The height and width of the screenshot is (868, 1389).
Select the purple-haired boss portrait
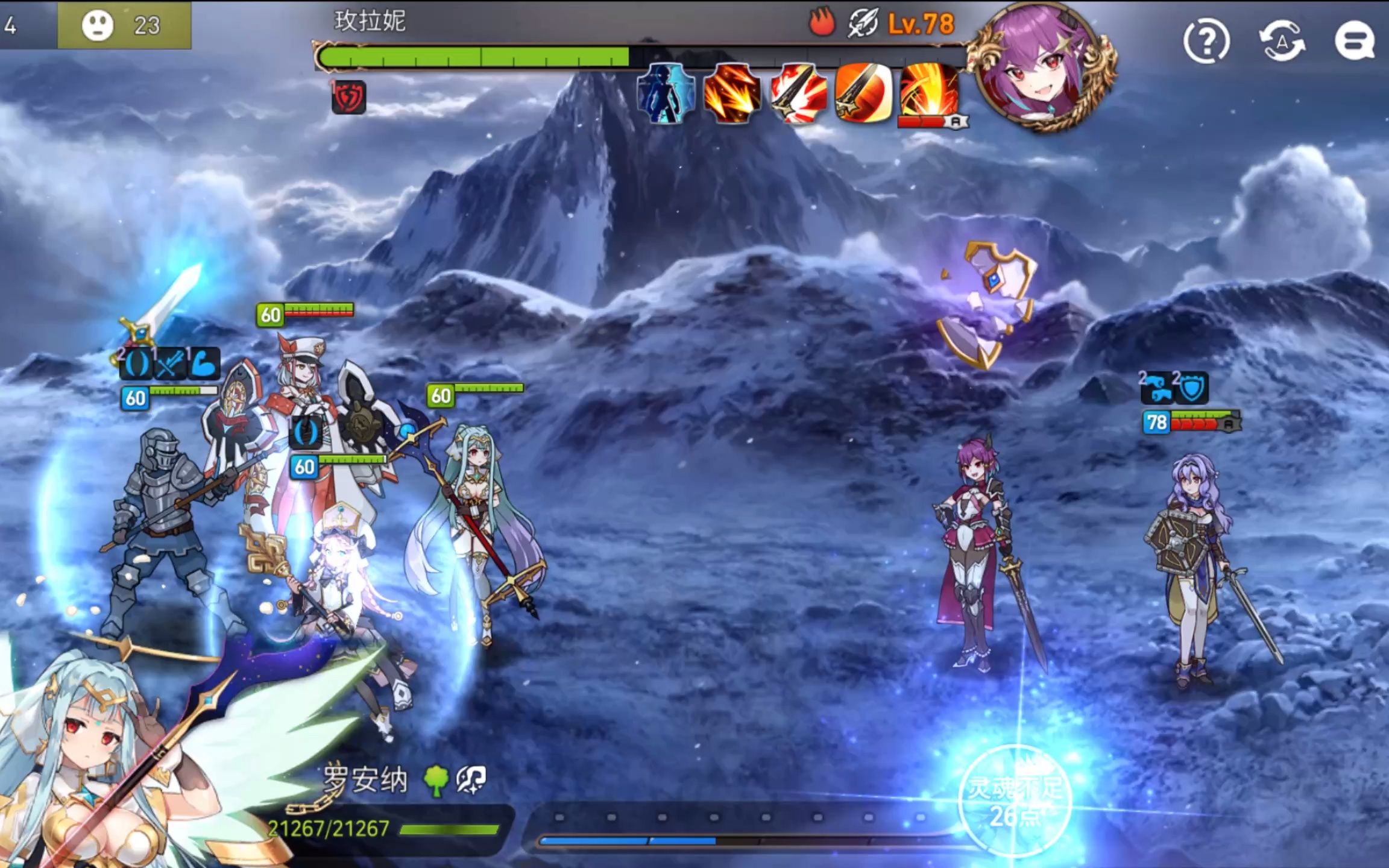[x=1044, y=66]
